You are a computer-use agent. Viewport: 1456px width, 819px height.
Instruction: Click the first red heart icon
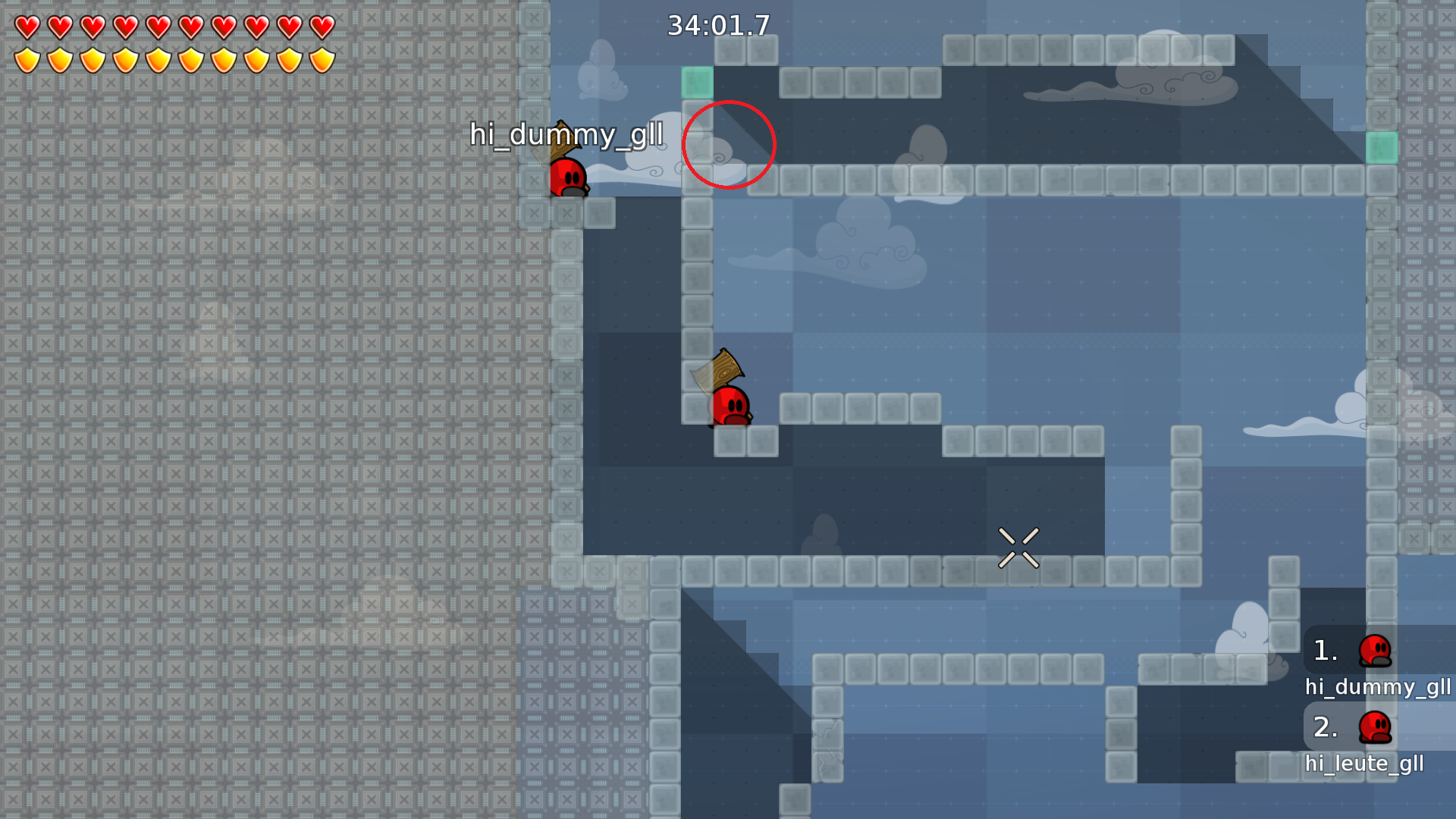coord(27,27)
